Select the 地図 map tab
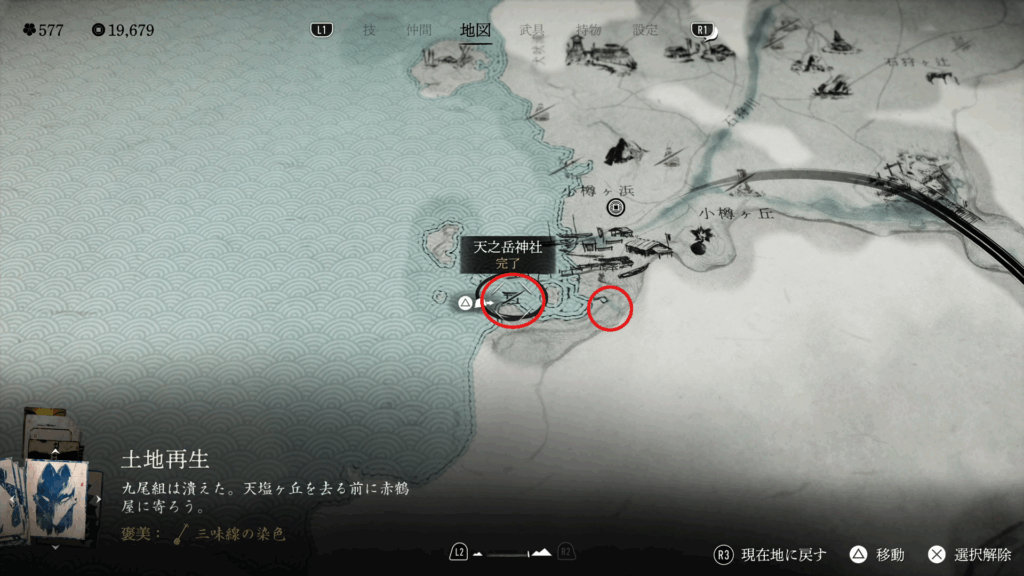 (476, 30)
